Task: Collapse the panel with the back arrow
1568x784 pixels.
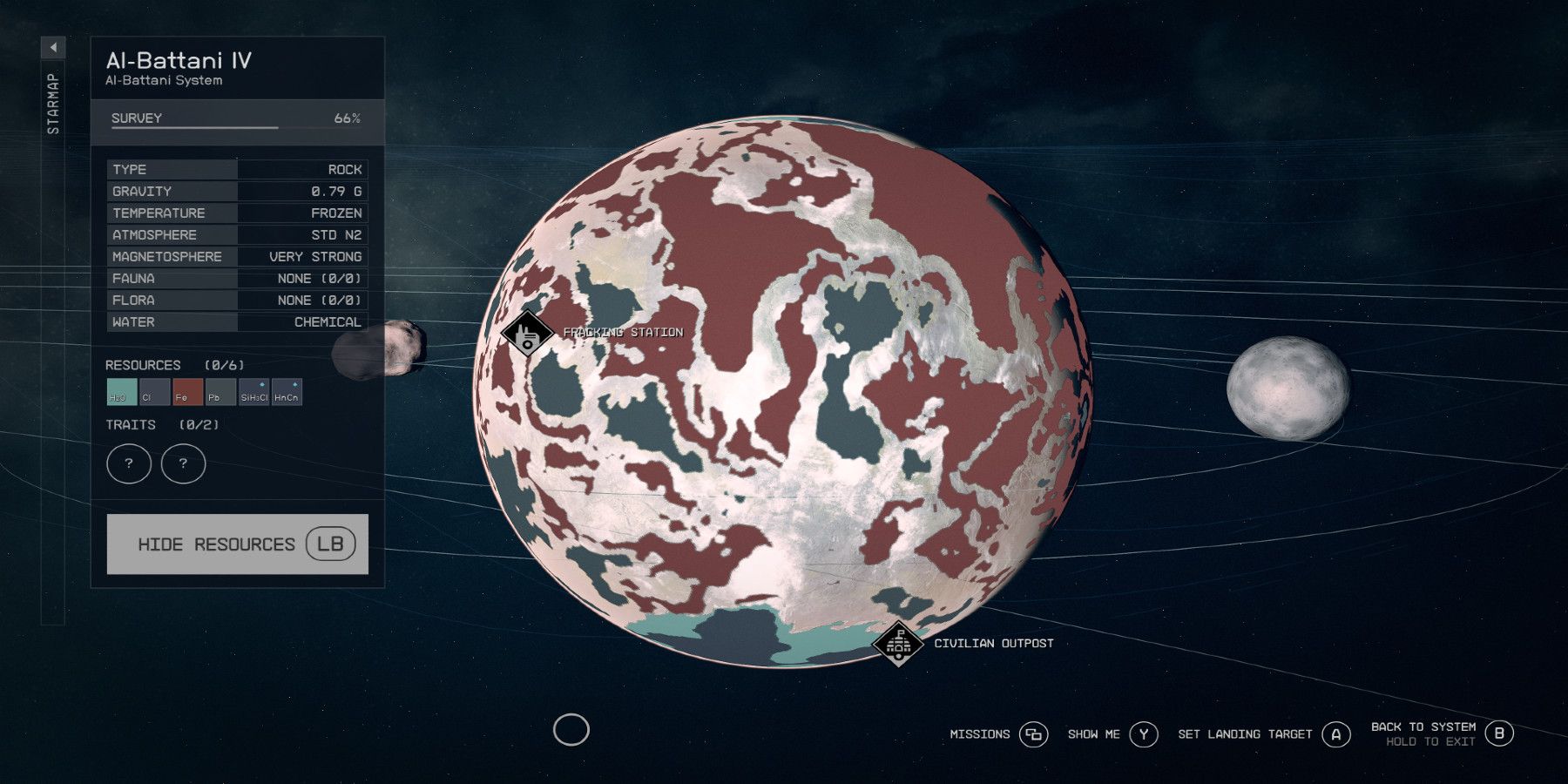Action: [54, 47]
